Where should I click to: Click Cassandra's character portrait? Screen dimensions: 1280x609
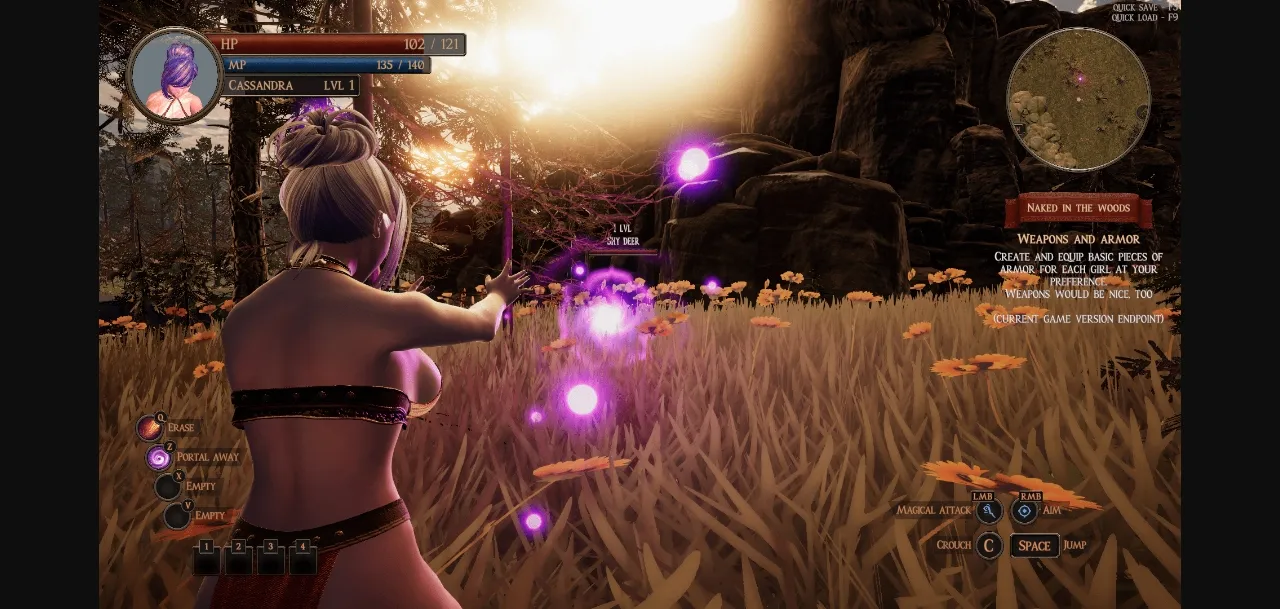click(x=175, y=76)
